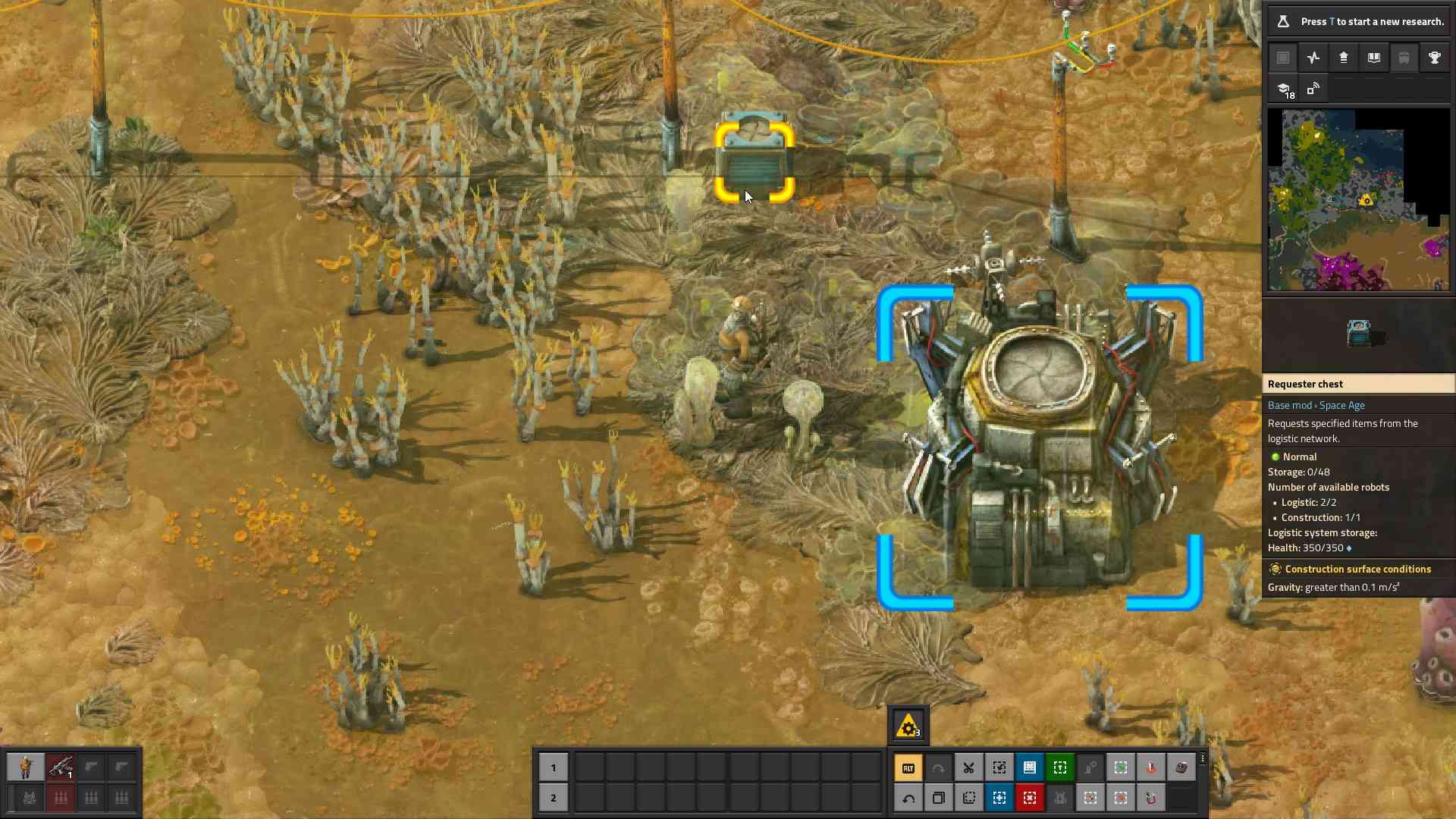Select quickbar row 1
Screen dimensions: 1456x819
[554, 767]
